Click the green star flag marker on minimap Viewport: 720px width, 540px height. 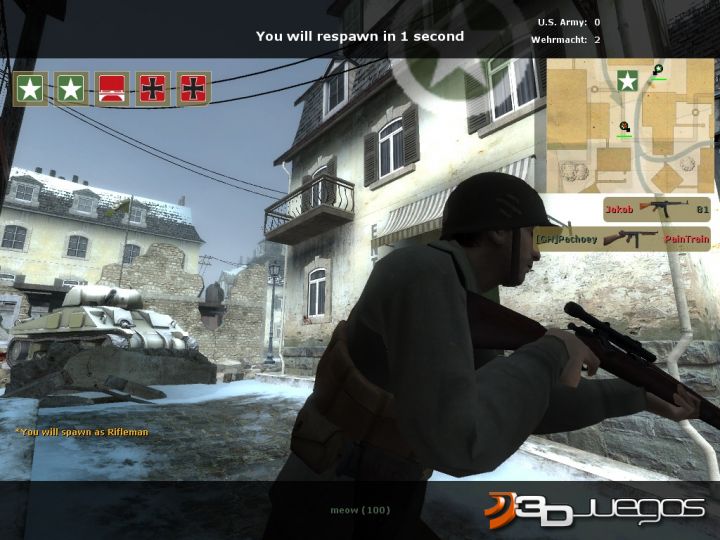coord(628,81)
